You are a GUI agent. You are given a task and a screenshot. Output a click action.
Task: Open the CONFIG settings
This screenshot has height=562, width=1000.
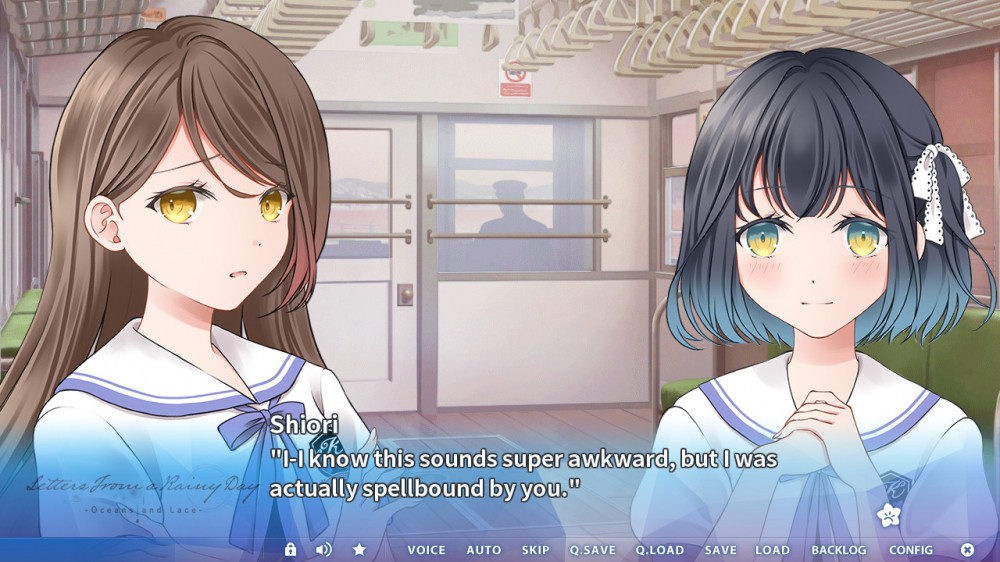[x=911, y=550]
